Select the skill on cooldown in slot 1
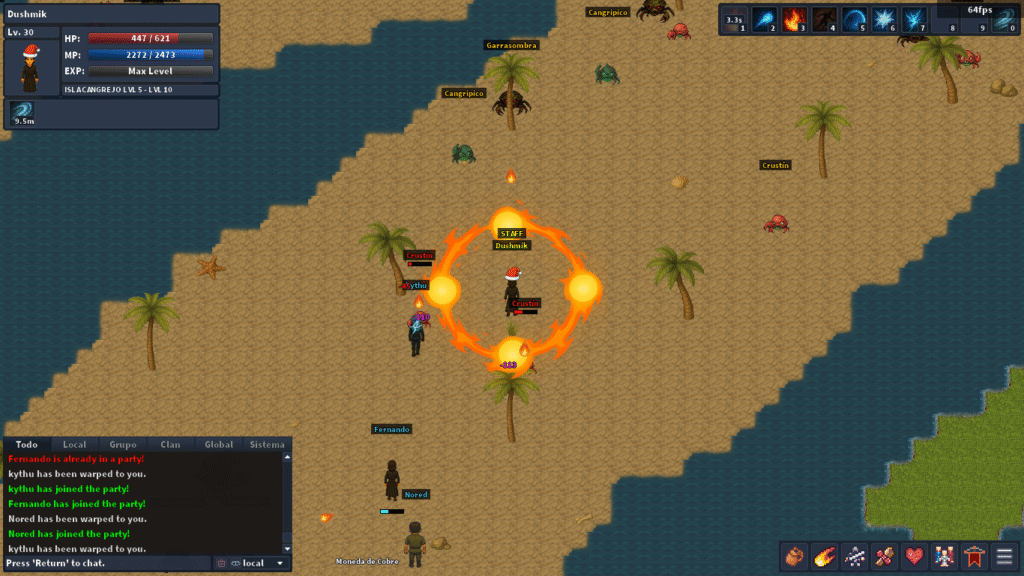 click(734, 20)
